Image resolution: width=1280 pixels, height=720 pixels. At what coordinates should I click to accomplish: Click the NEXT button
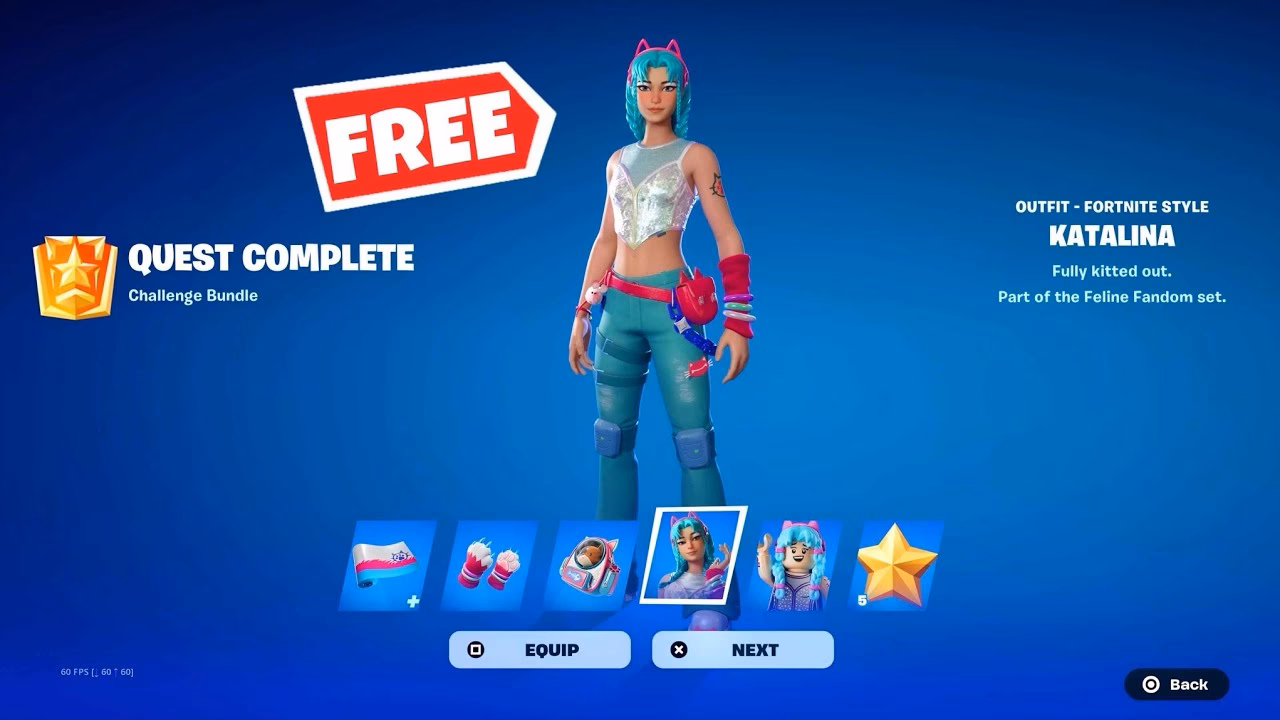tap(741, 649)
